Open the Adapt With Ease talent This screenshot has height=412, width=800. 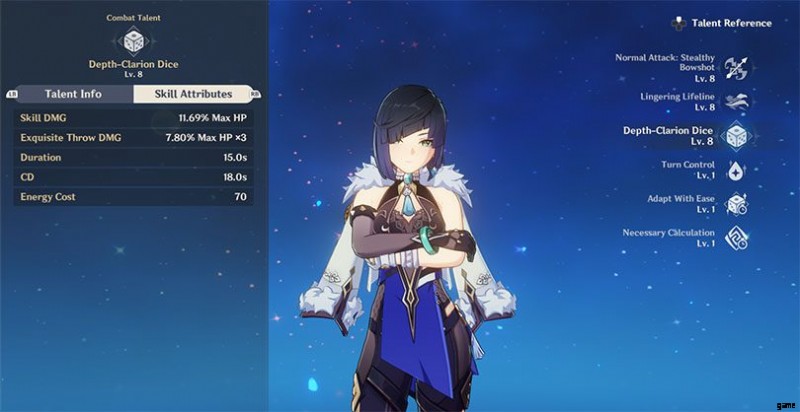tap(735, 203)
